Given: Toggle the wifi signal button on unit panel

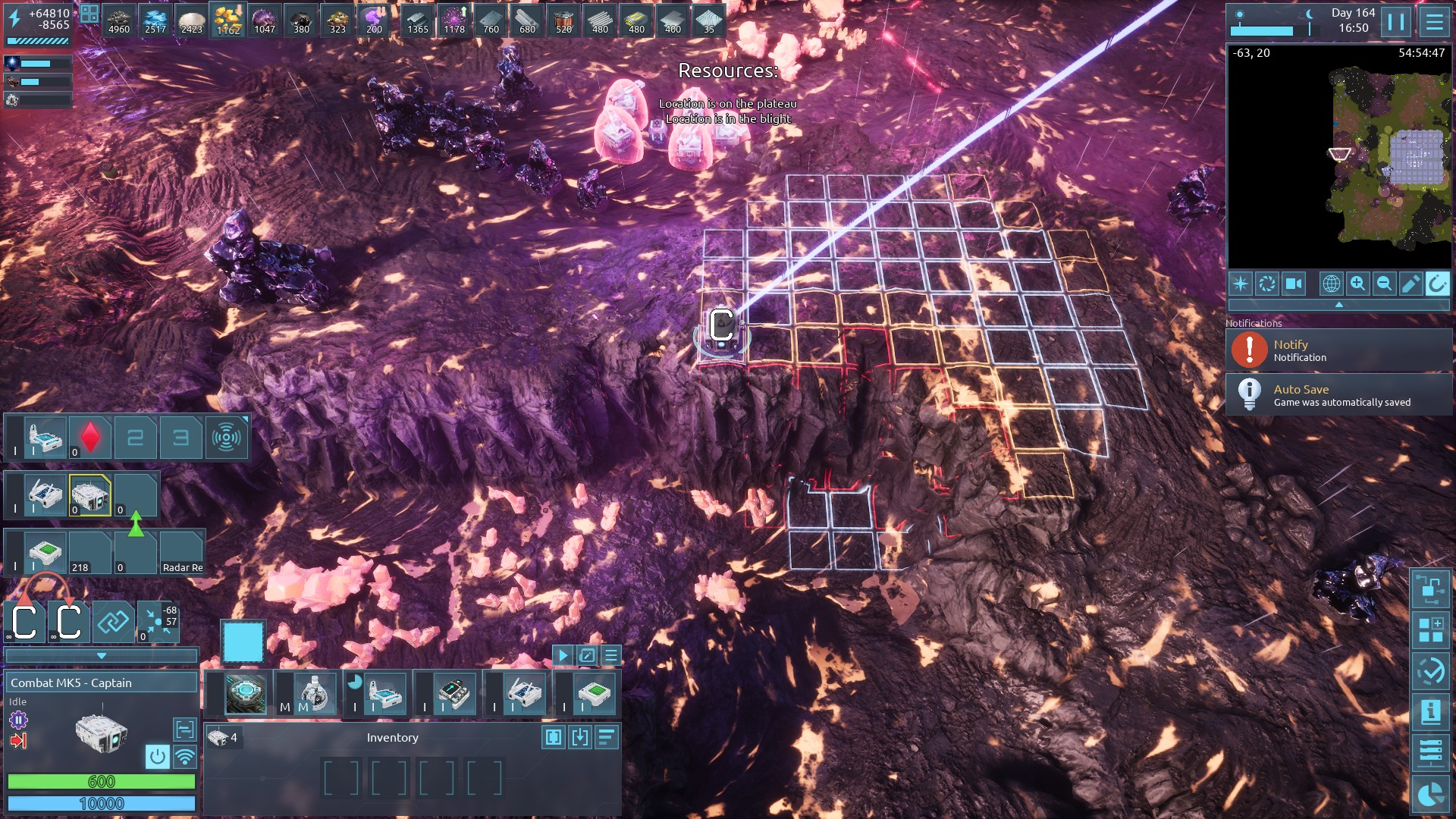Looking at the screenshot, I should [x=184, y=756].
